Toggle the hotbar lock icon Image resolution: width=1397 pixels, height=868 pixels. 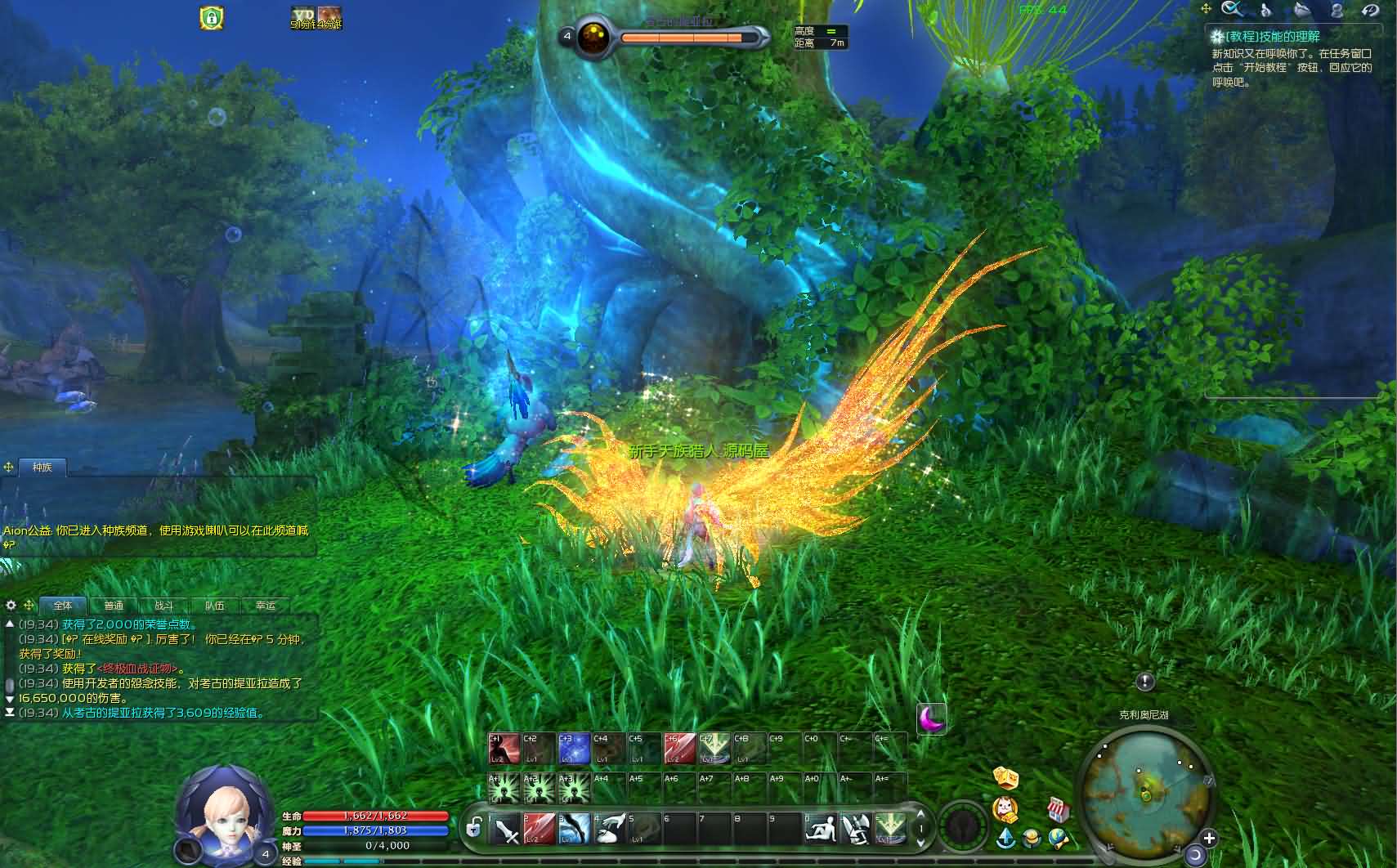coord(473,829)
